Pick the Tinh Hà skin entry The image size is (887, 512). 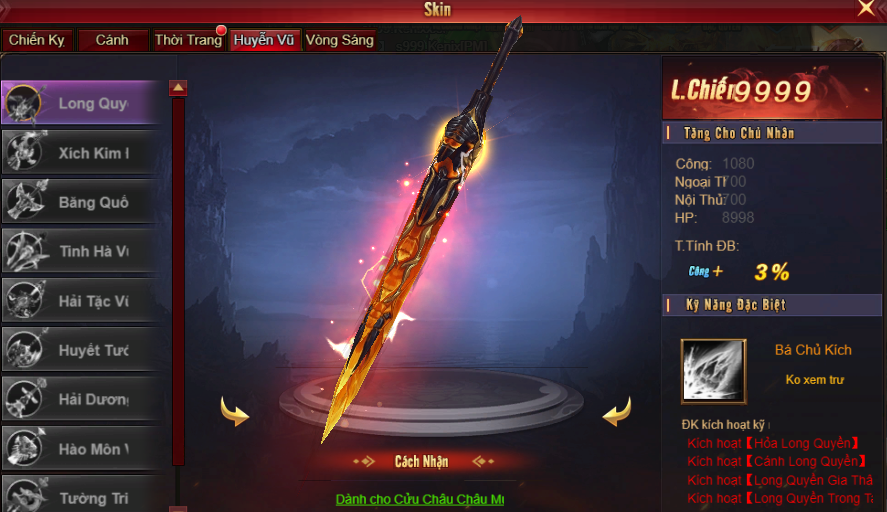[80, 251]
